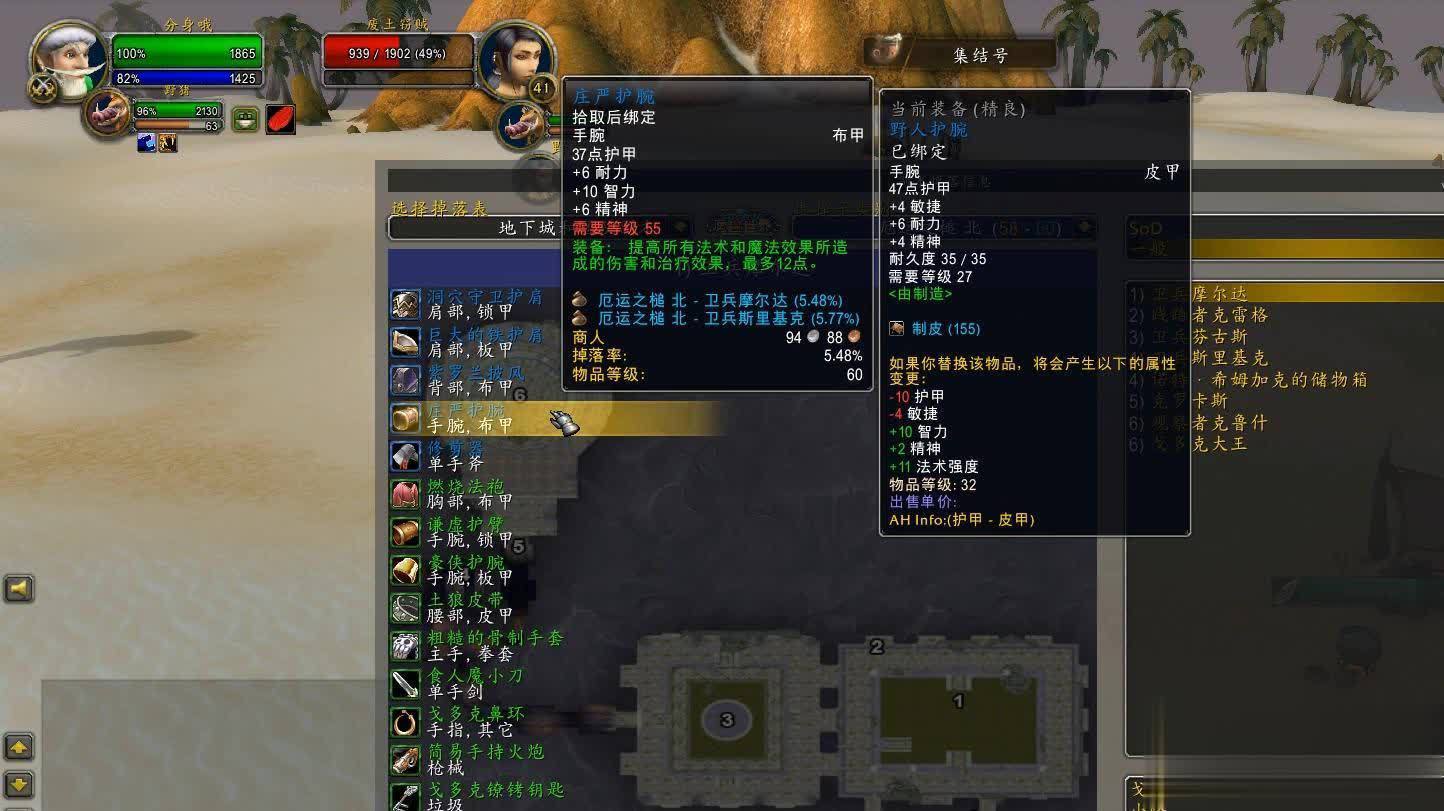This screenshot has width=1444, height=811.
Task: Click the red meat buff icon near pet bar
Action: click(x=283, y=118)
